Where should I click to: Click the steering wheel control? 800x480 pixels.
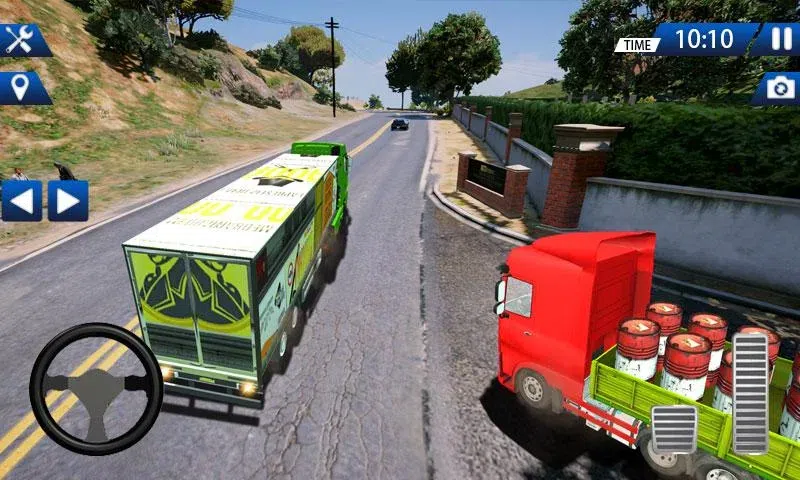pos(96,388)
